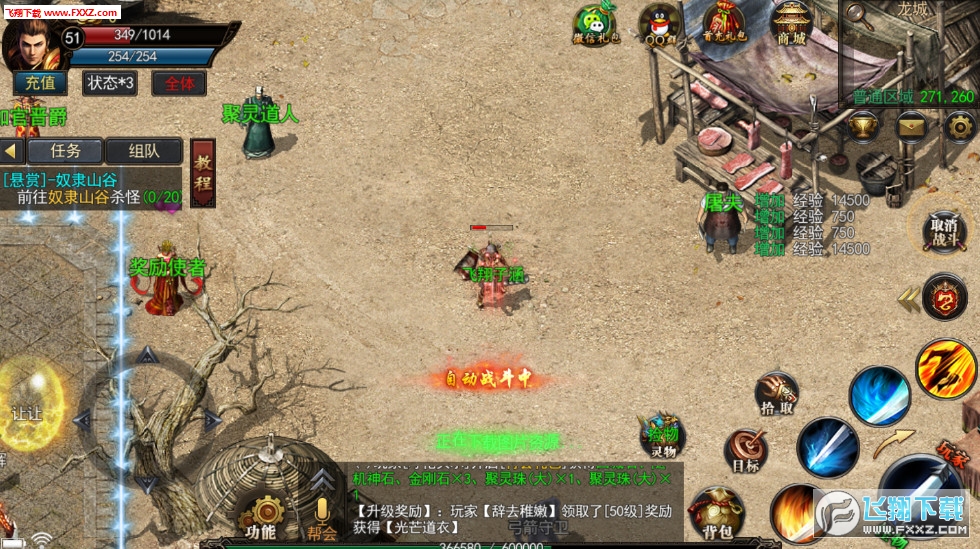Switch to the 任务 quest tab
The width and height of the screenshot is (980, 549).
tap(65, 151)
